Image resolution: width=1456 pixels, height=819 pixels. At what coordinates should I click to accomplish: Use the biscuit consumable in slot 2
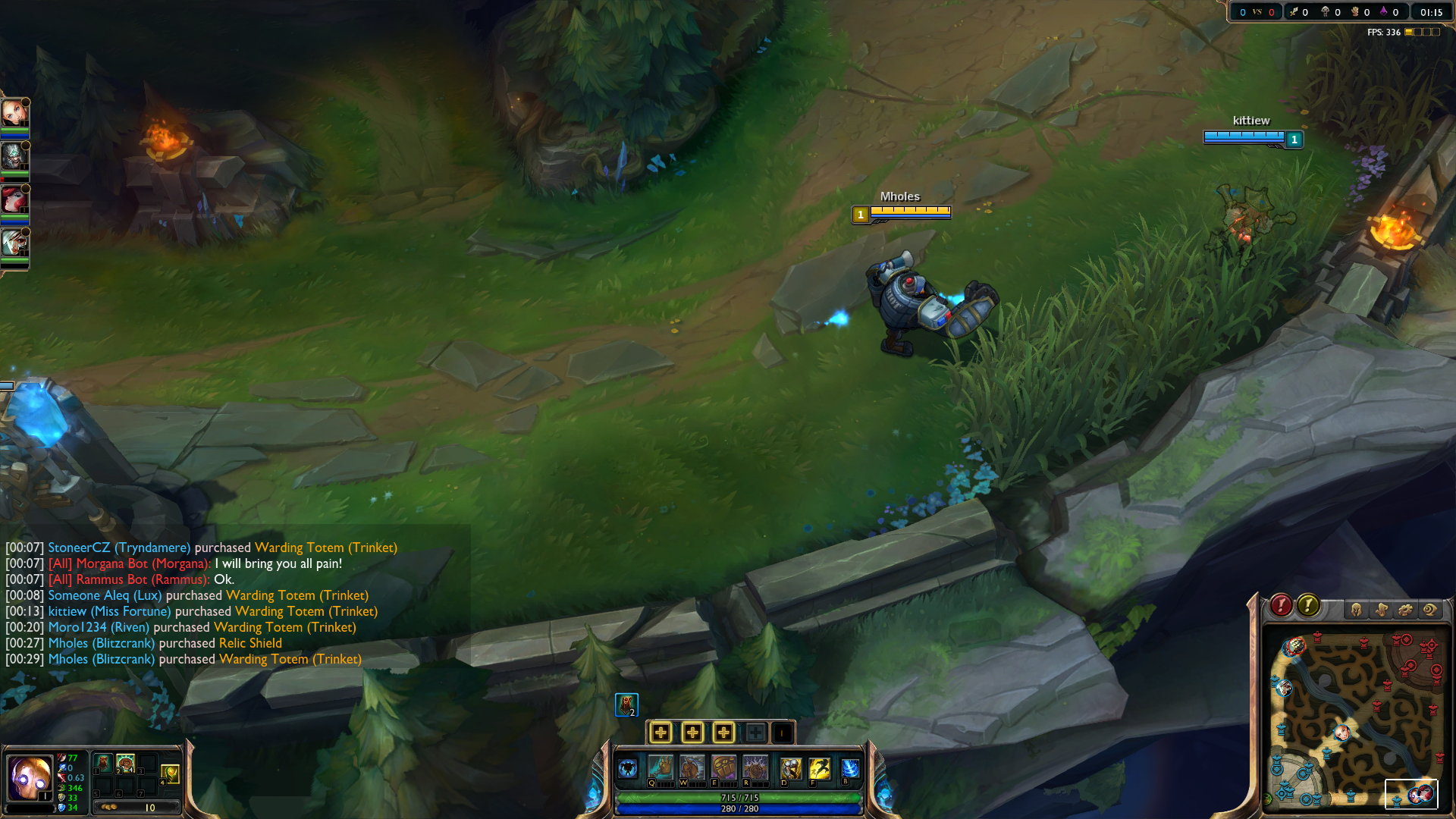(x=126, y=763)
